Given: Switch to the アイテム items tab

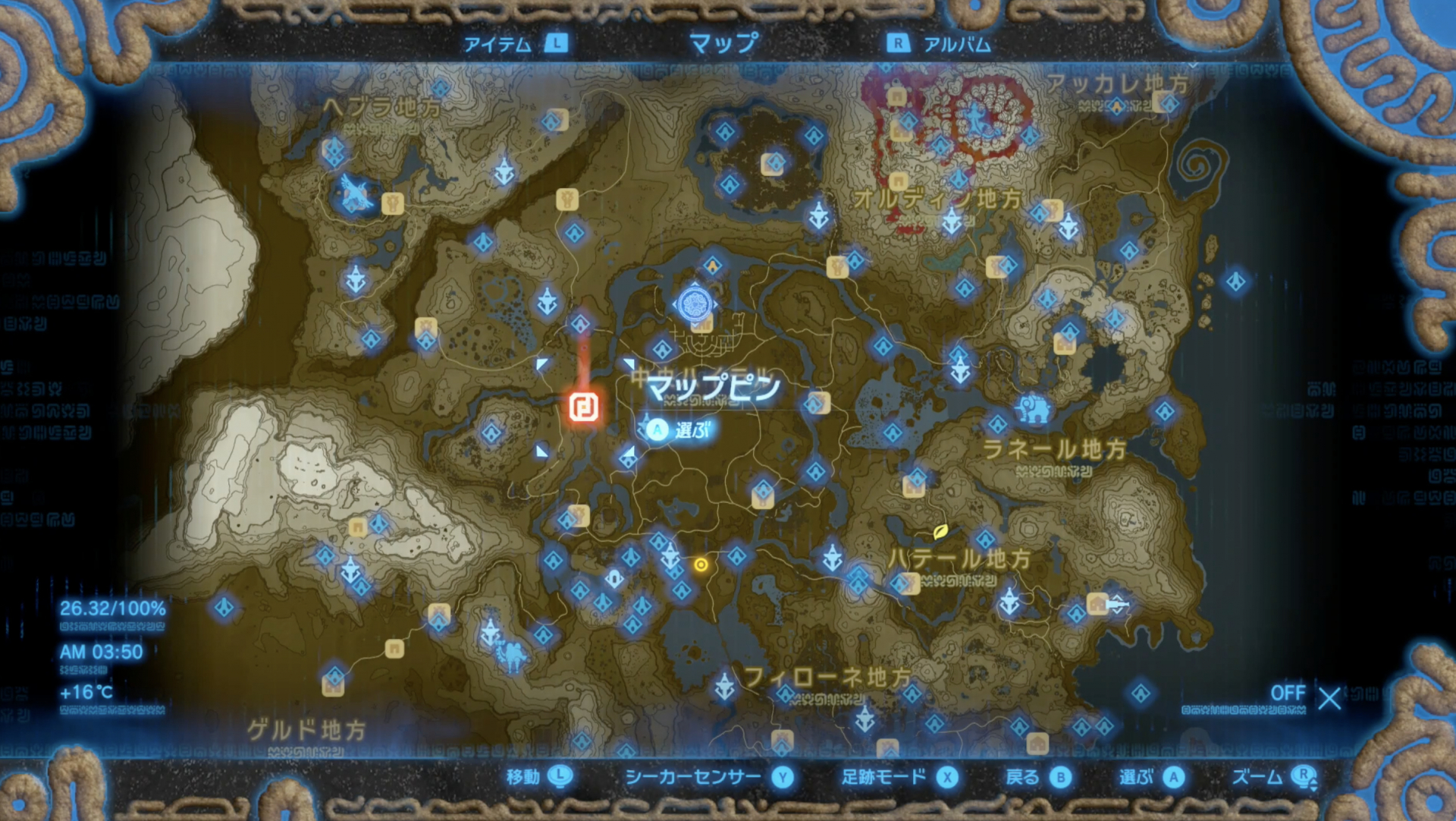Looking at the screenshot, I should click(x=500, y=45).
